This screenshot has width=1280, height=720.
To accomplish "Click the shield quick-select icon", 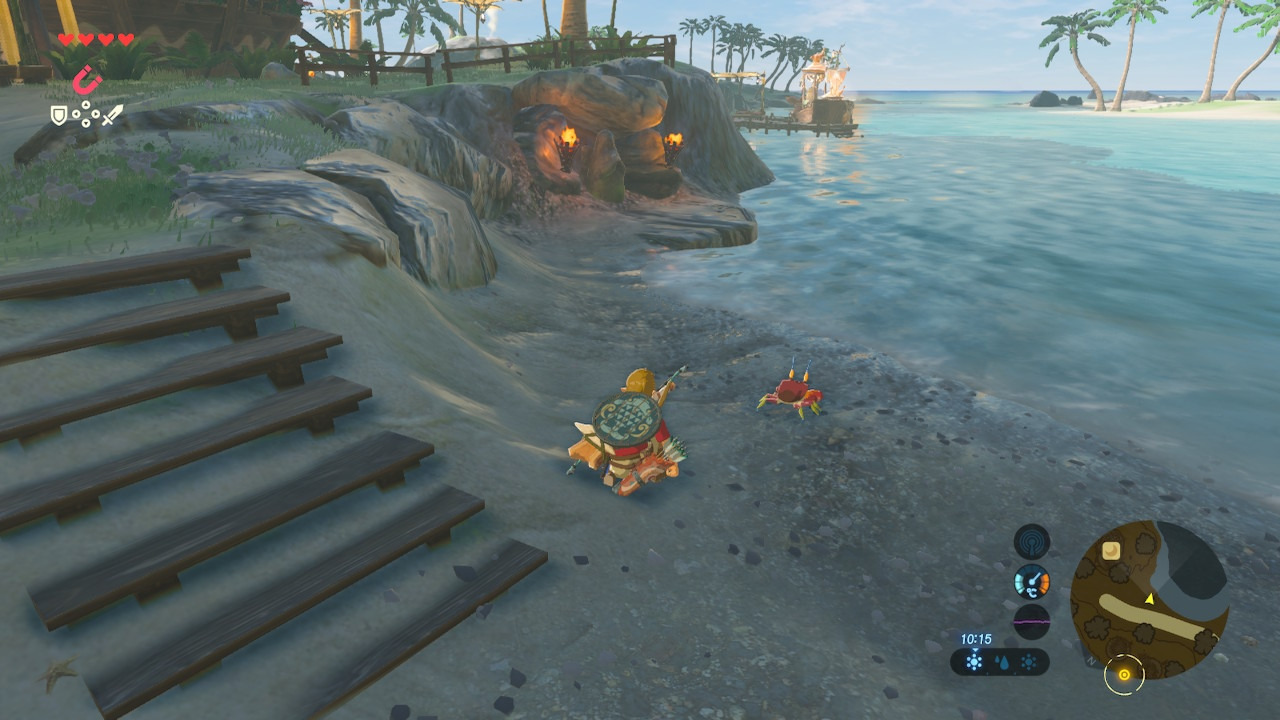I will [59, 116].
